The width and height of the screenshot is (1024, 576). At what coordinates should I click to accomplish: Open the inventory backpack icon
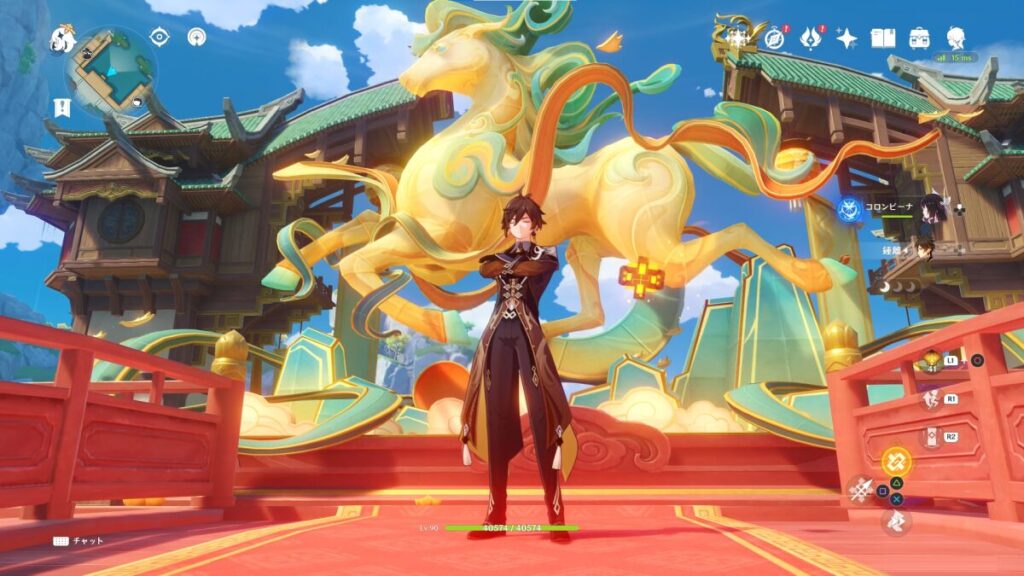point(919,38)
